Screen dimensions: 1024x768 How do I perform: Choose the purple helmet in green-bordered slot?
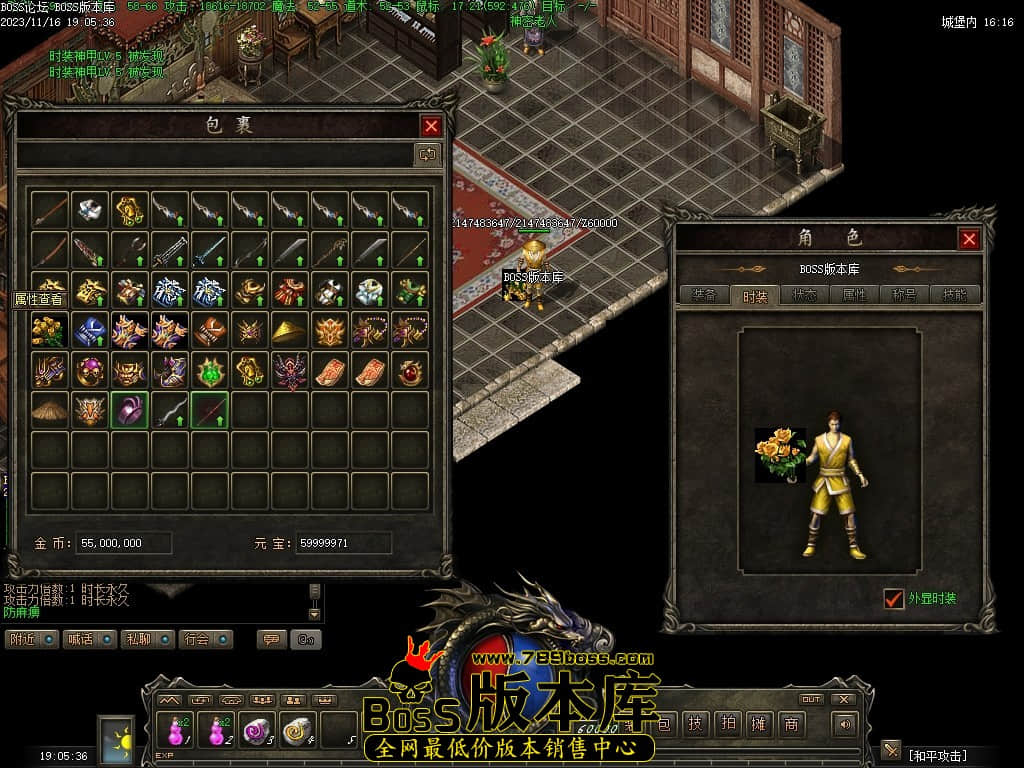130,409
